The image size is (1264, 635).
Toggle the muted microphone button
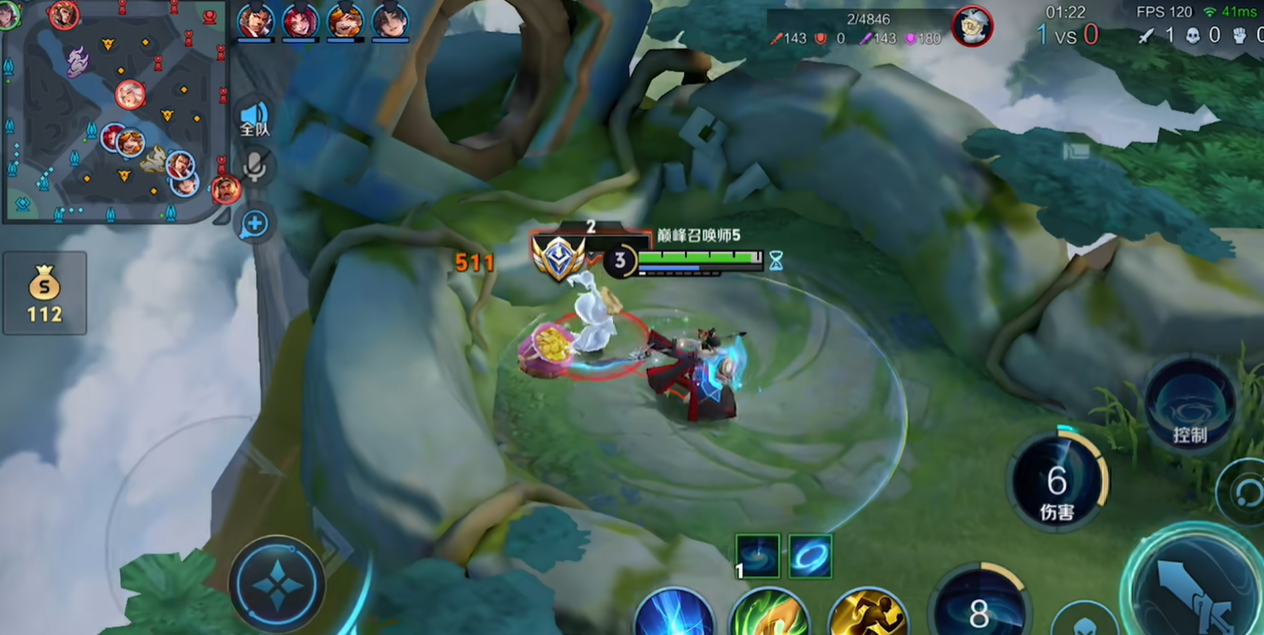click(x=255, y=167)
